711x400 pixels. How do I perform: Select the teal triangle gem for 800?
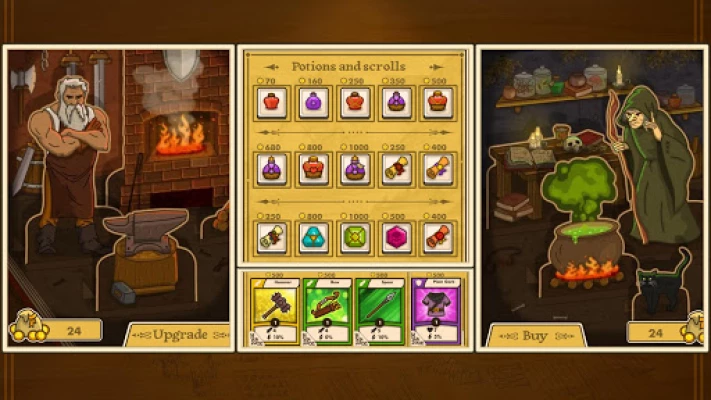click(313, 236)
